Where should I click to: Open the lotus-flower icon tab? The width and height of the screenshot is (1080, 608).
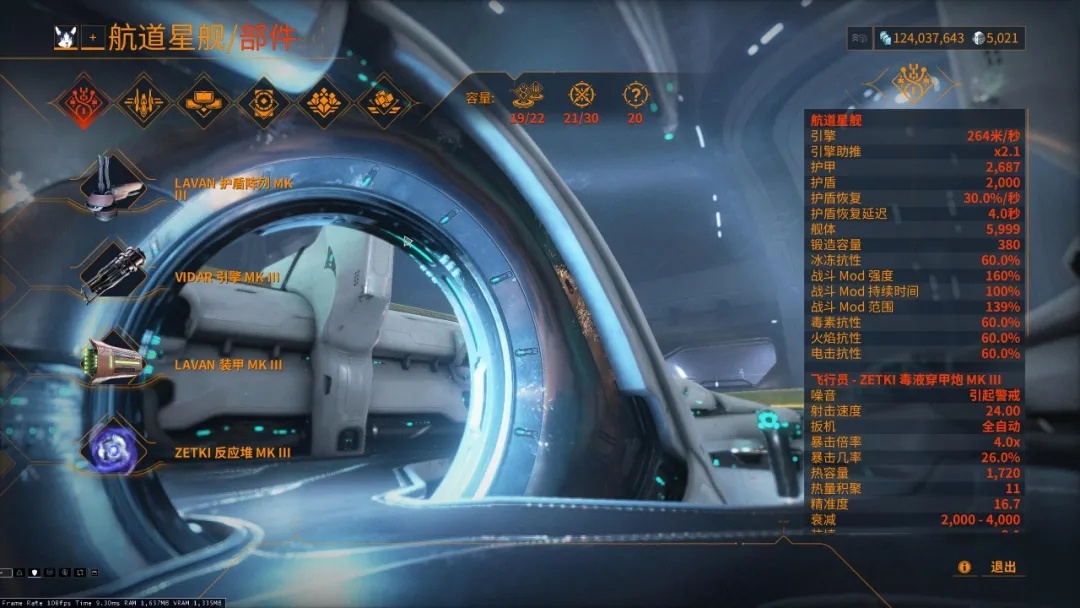(324, 101)
